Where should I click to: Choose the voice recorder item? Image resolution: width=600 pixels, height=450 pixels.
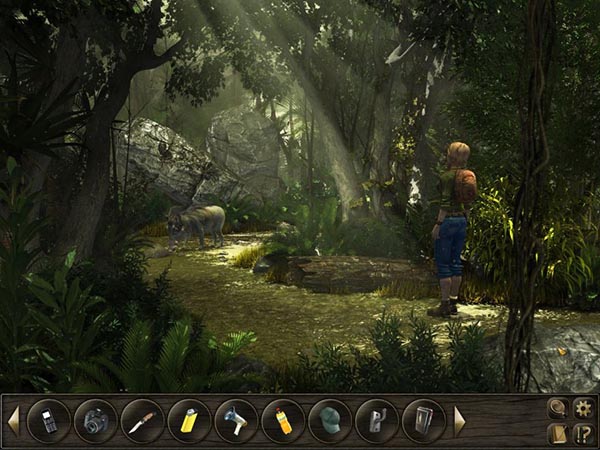(x=423, y=421)
